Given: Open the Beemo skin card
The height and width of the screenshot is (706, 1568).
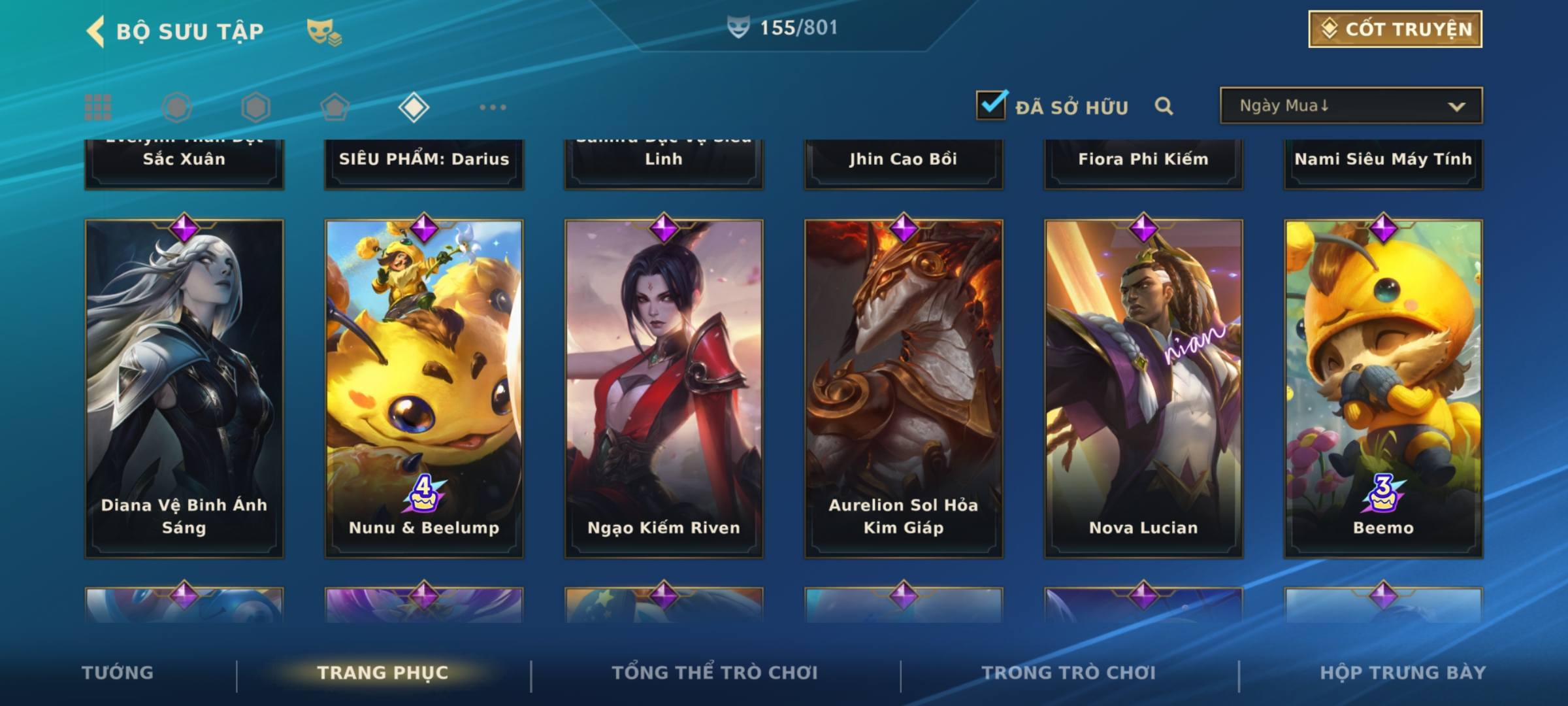Looking at the screenshot, I should click(x=1383, y=388).
